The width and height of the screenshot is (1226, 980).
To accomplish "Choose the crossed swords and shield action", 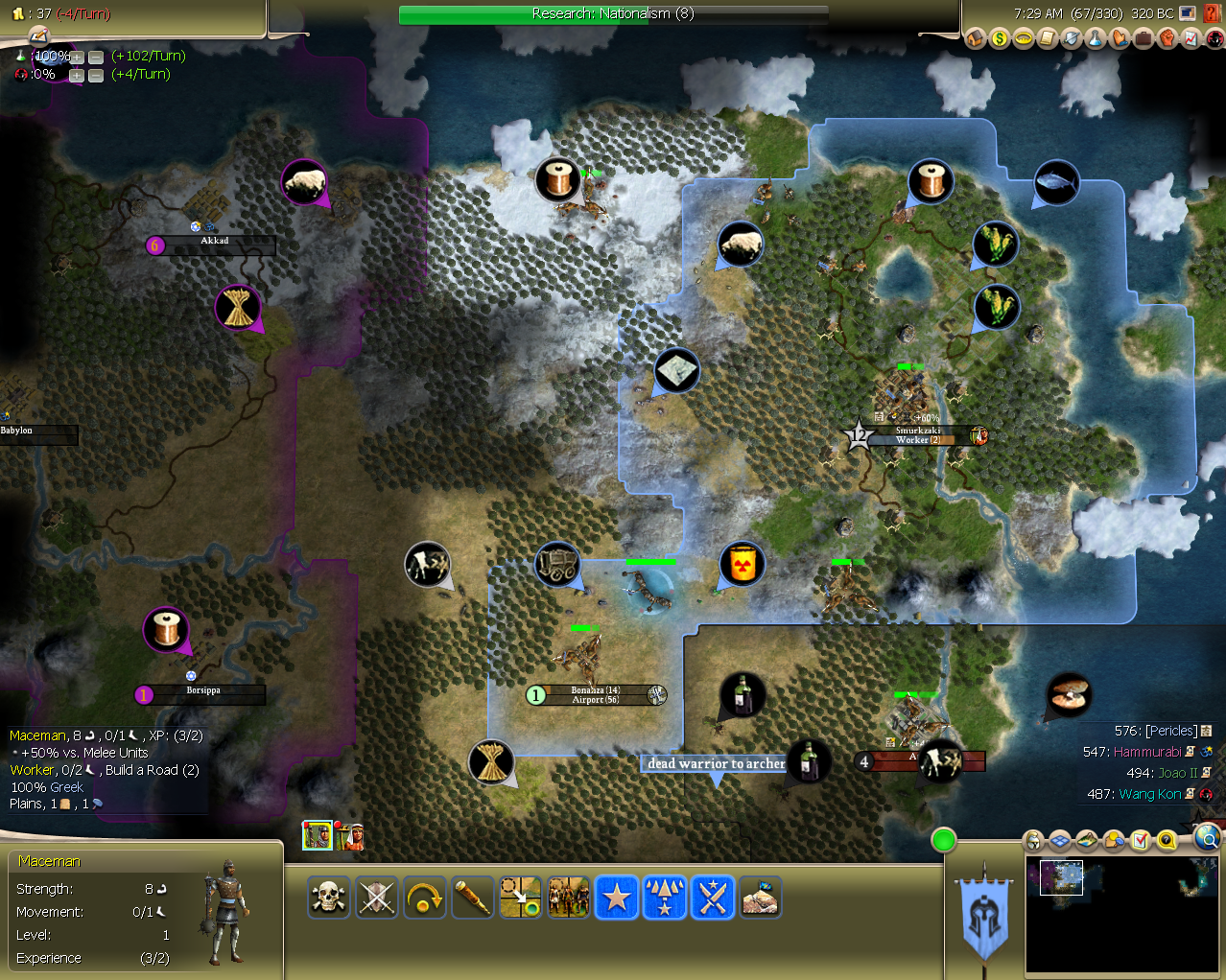I will pos(376,898).
